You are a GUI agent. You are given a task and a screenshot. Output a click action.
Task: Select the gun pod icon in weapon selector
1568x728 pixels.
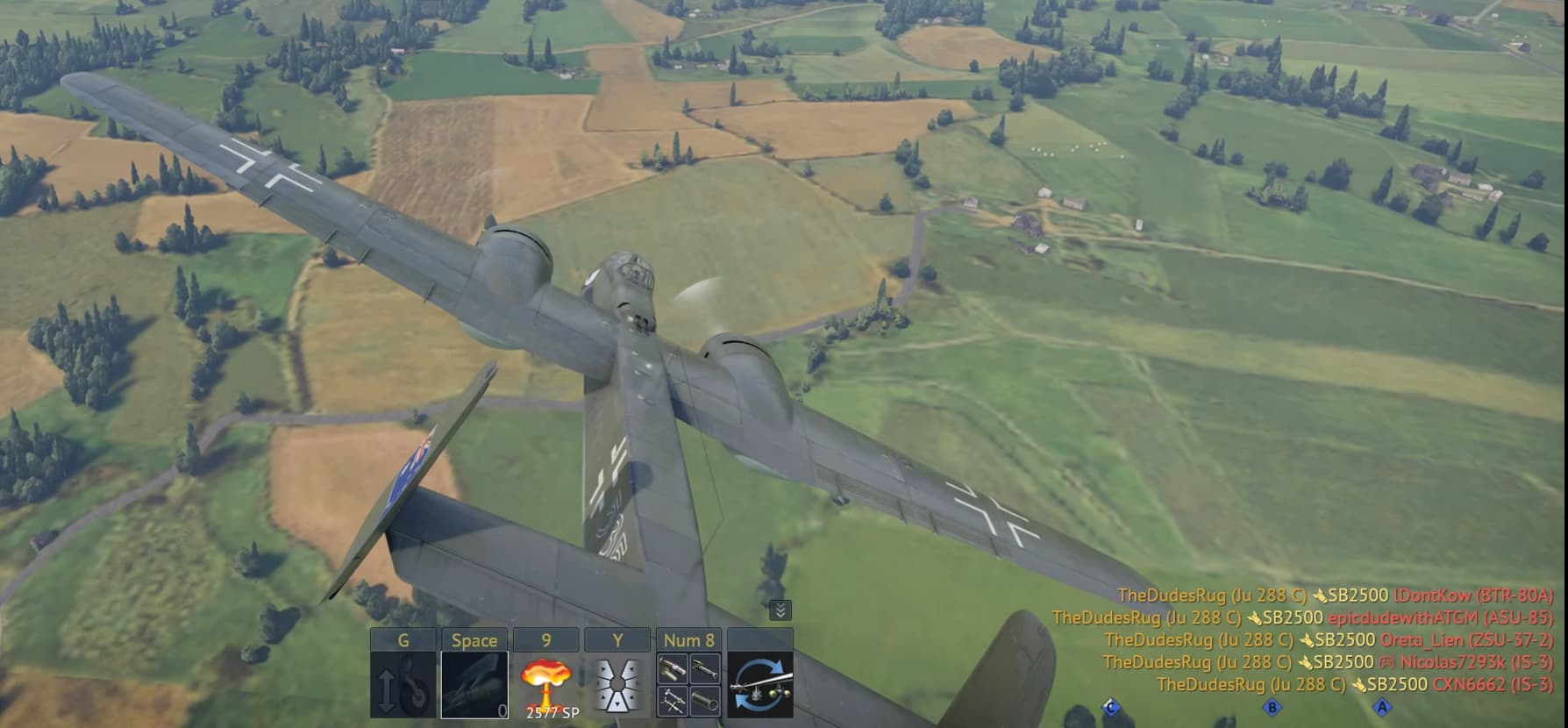pyautogui.click(x=704, y=668)
